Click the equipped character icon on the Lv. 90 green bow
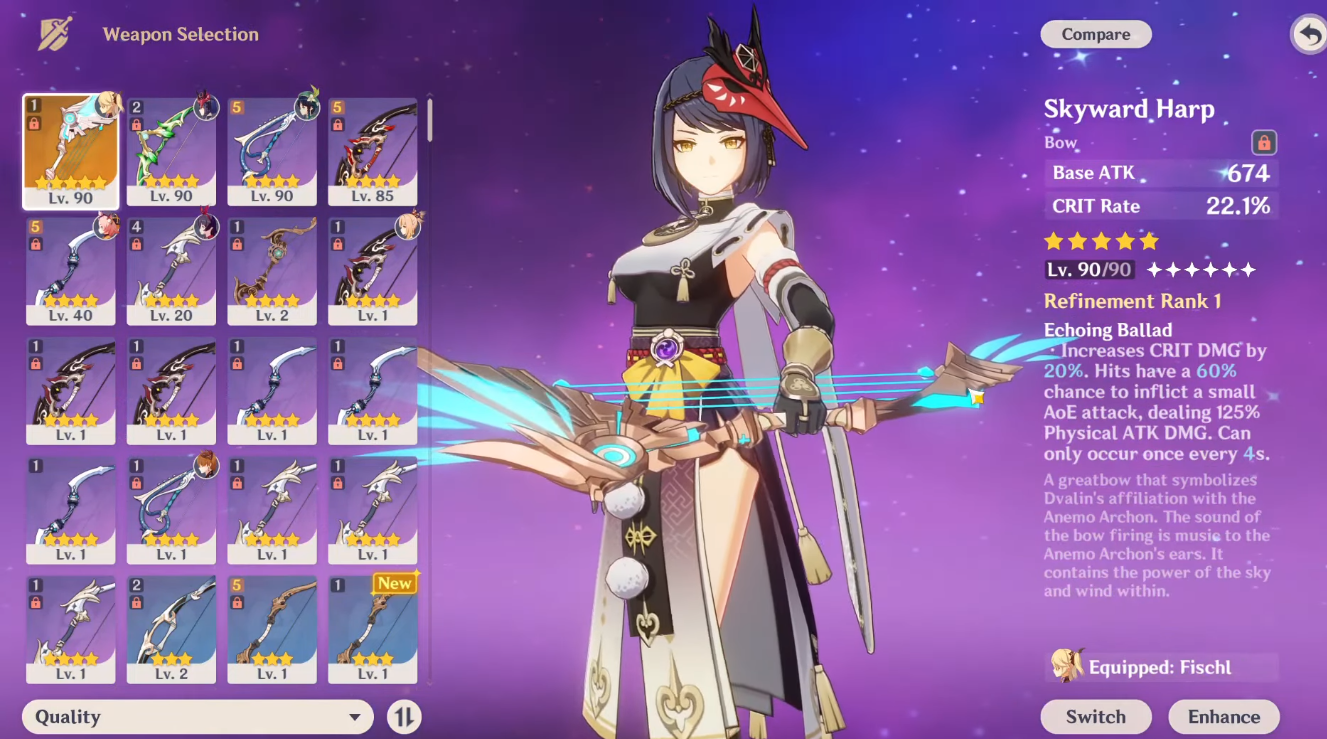This screenshot has width=1327, height=739. coord(205,106)
